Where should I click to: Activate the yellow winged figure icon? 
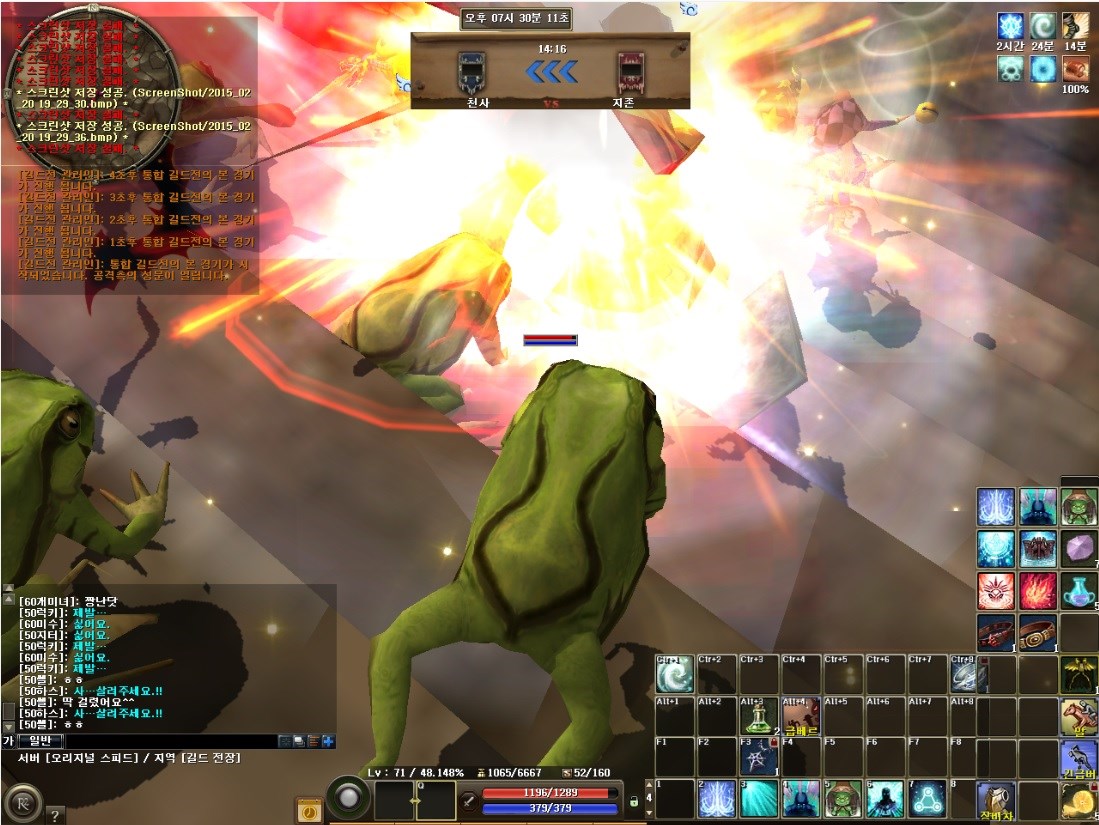click(1079, 675)
